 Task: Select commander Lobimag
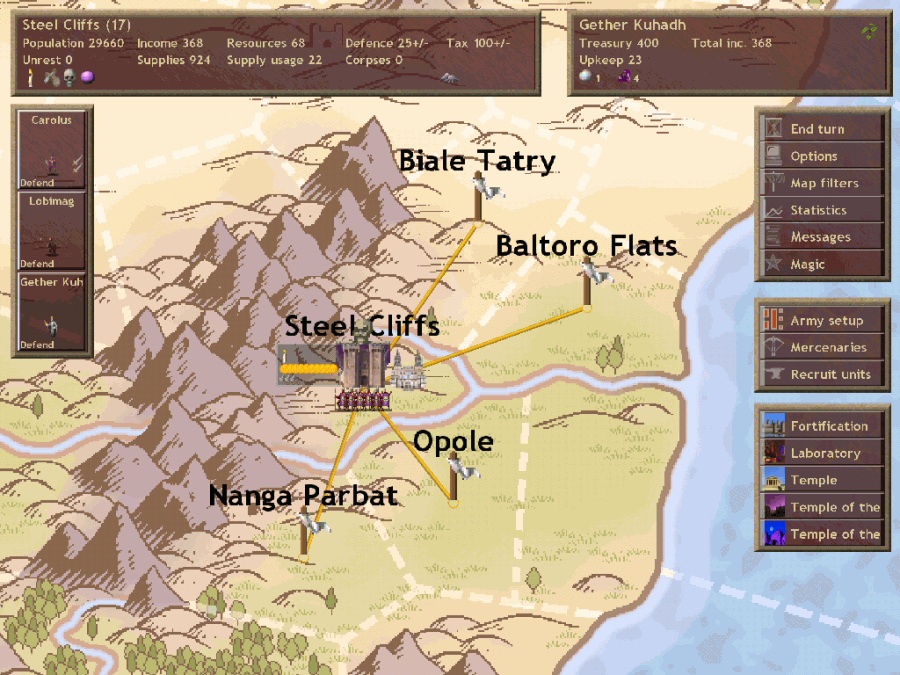pyautogui.click(x=52, y=231)
